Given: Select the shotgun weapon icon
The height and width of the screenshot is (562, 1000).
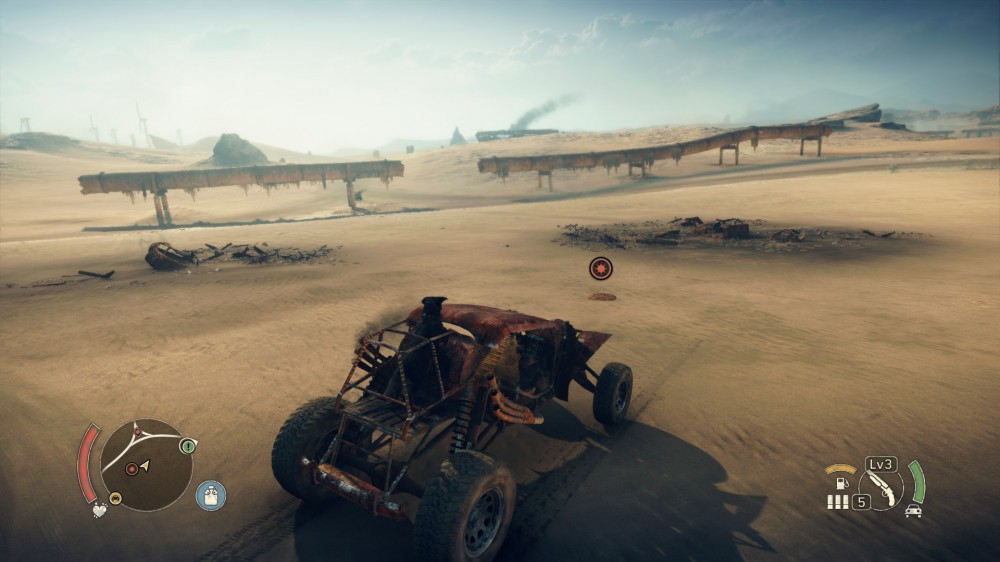Looking at the screenshot, I should click(x=881, y=488).
